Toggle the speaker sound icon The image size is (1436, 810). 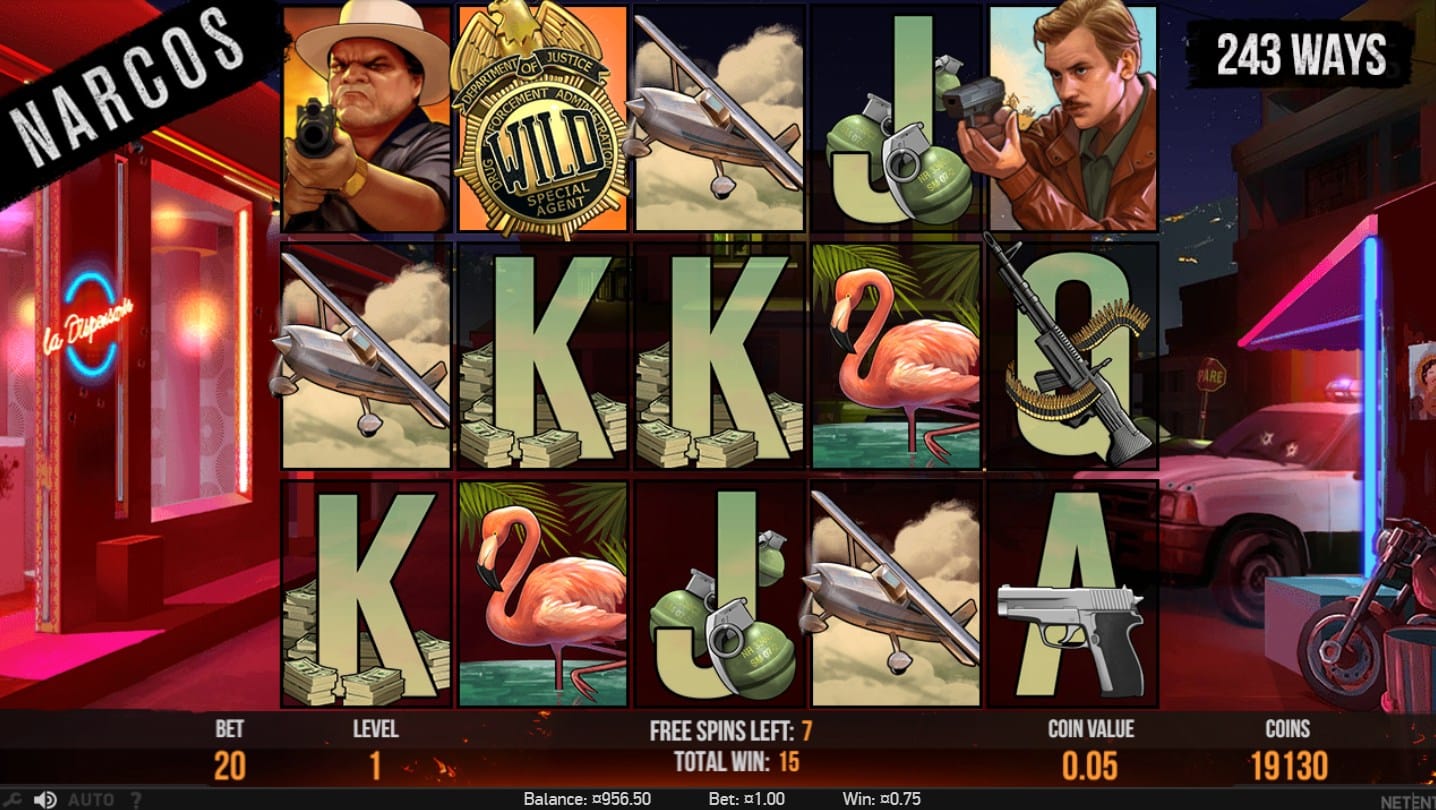[45, 800]
